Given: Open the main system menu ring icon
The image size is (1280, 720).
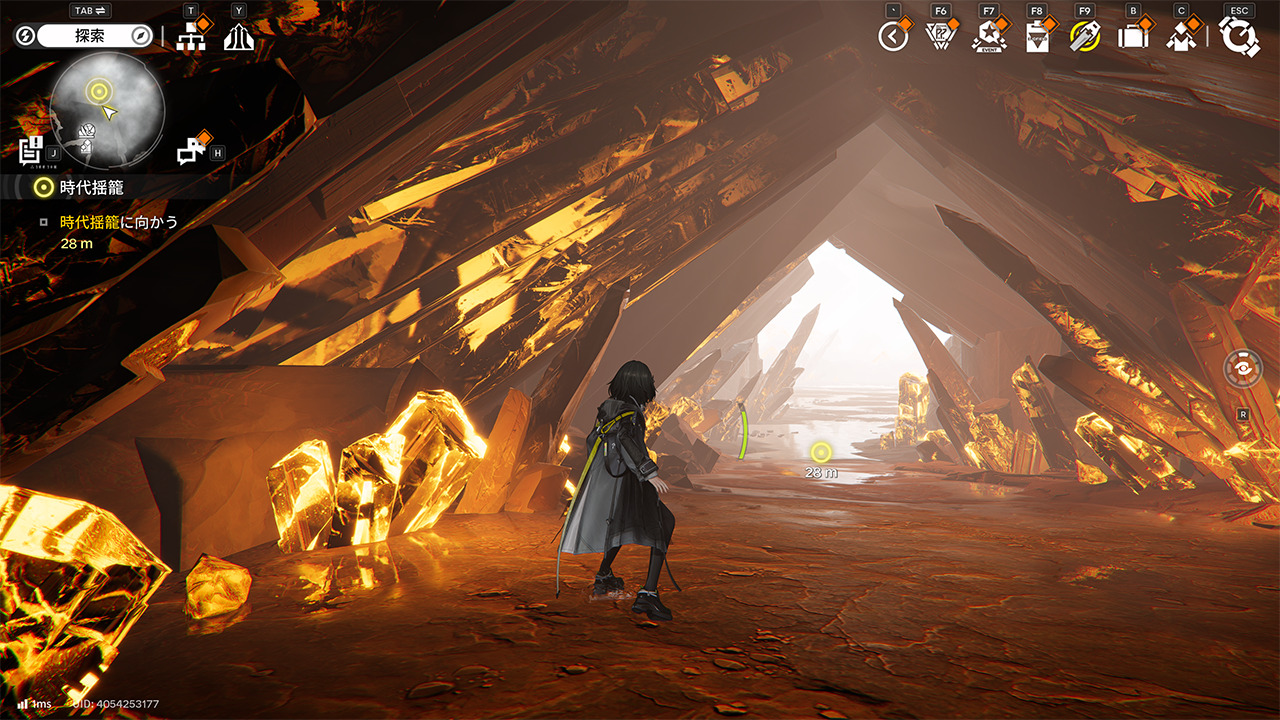Looking at the screenshot, I should (1239, 37).
